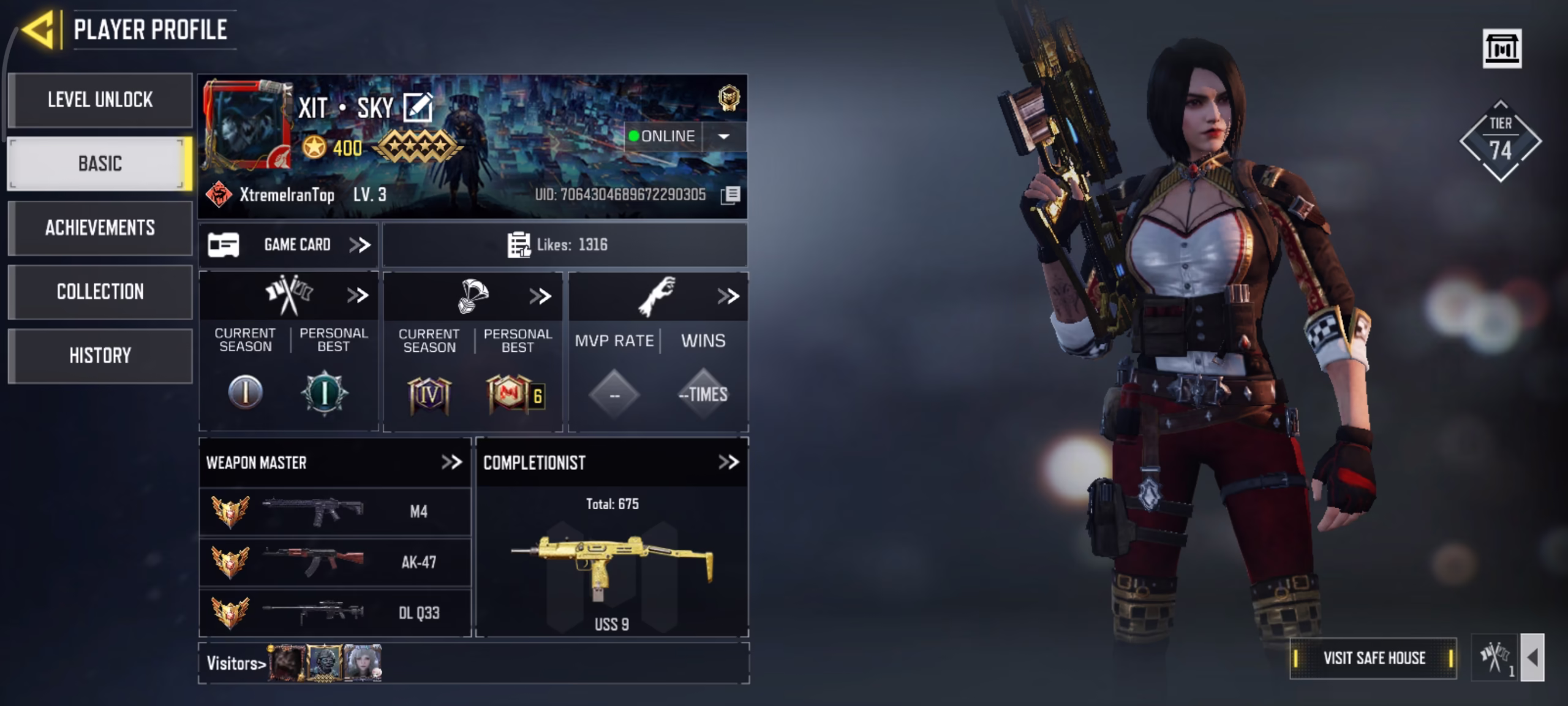Select the AK-47 weapon master row
The height and width of the screenshot is (706, 1568).
coord(335,562)
